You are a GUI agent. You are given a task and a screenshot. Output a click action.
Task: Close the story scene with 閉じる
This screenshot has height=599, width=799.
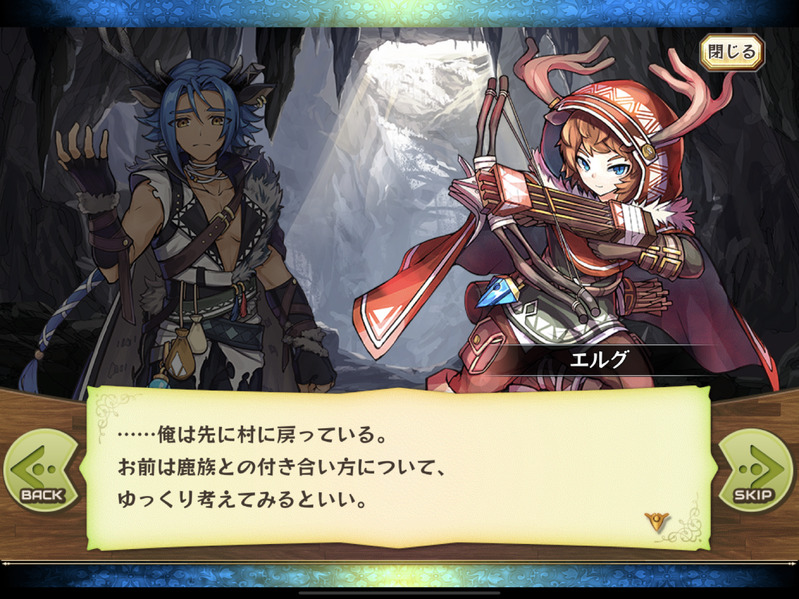pos(731,52)
